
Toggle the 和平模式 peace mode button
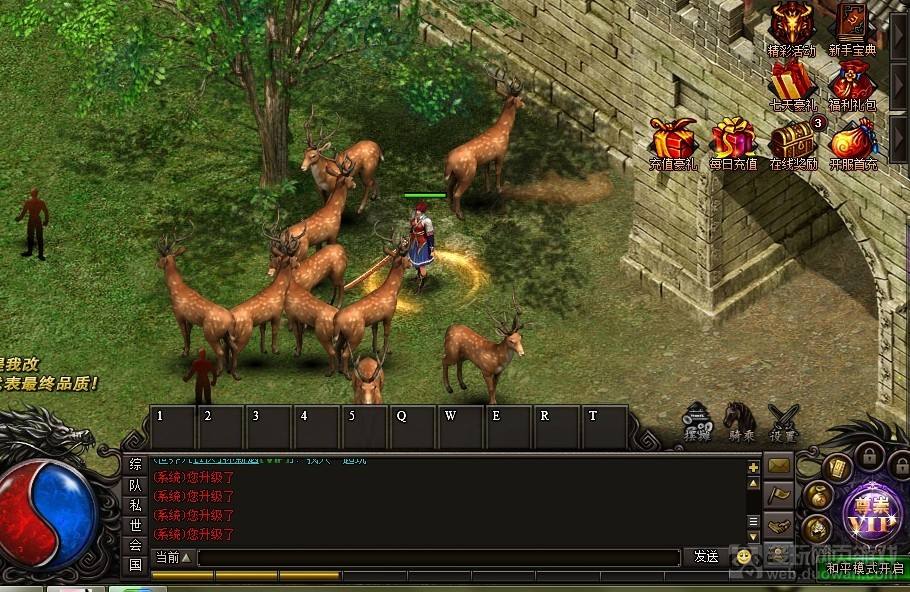point(865,569)
